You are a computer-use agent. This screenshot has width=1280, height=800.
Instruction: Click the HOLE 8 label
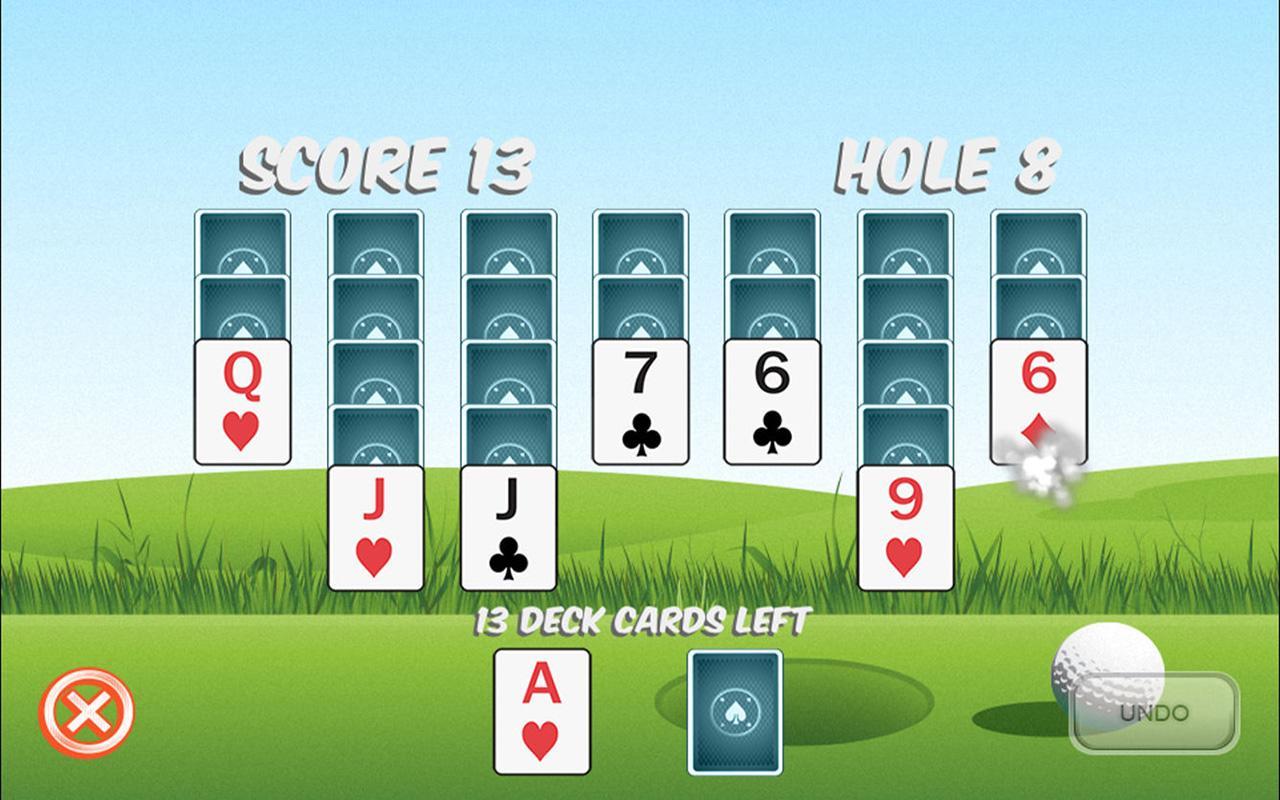[x=950, y=168]
